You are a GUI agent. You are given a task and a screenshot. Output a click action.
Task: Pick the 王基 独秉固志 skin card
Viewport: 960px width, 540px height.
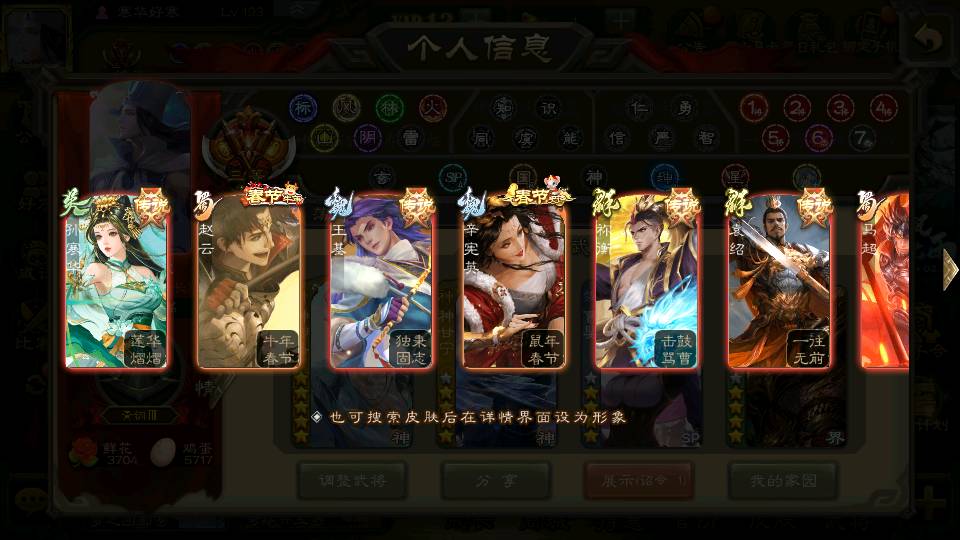click(381, 282)
